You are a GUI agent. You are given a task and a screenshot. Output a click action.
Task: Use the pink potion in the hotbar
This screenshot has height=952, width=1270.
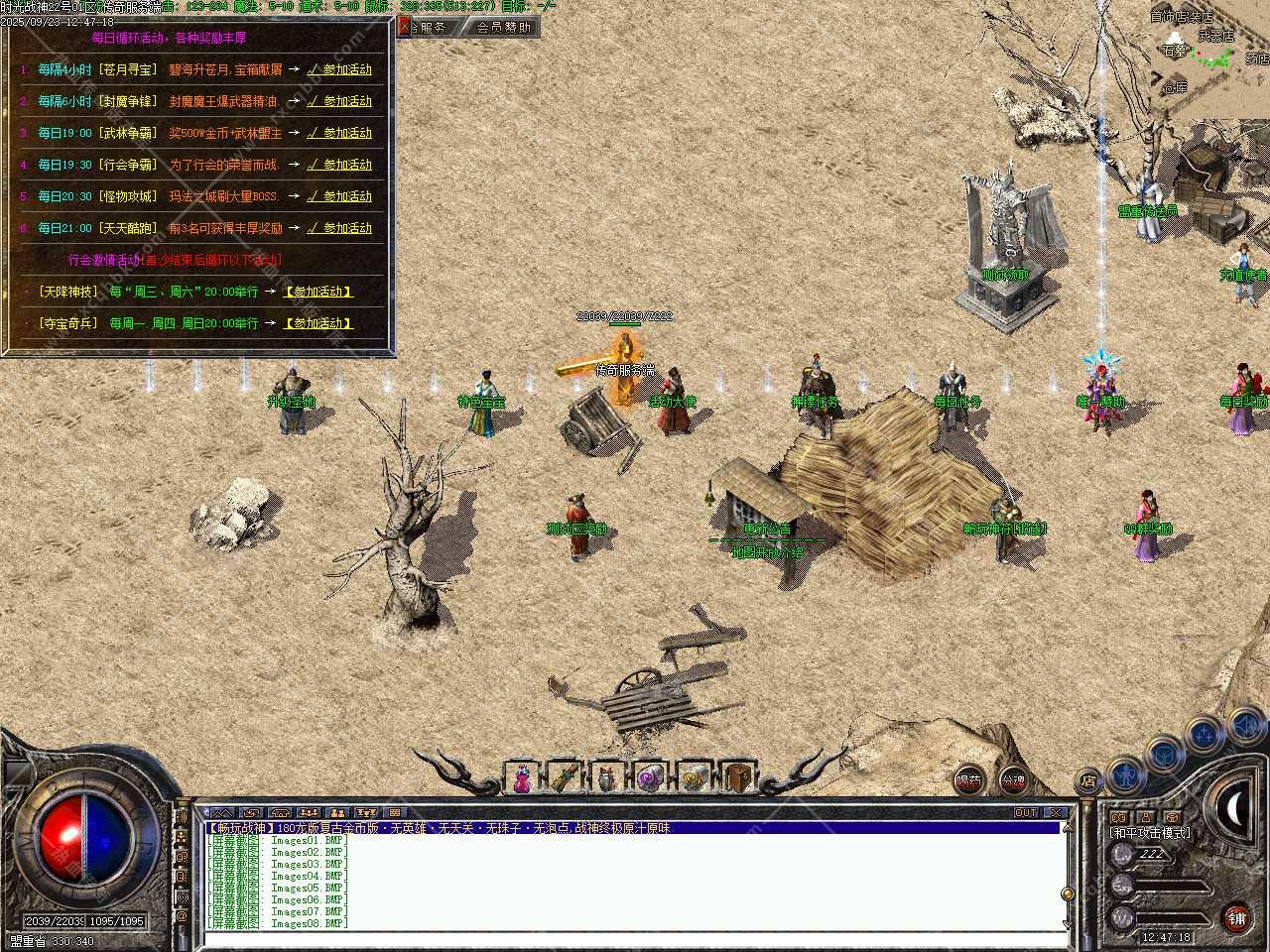(521, 778)
